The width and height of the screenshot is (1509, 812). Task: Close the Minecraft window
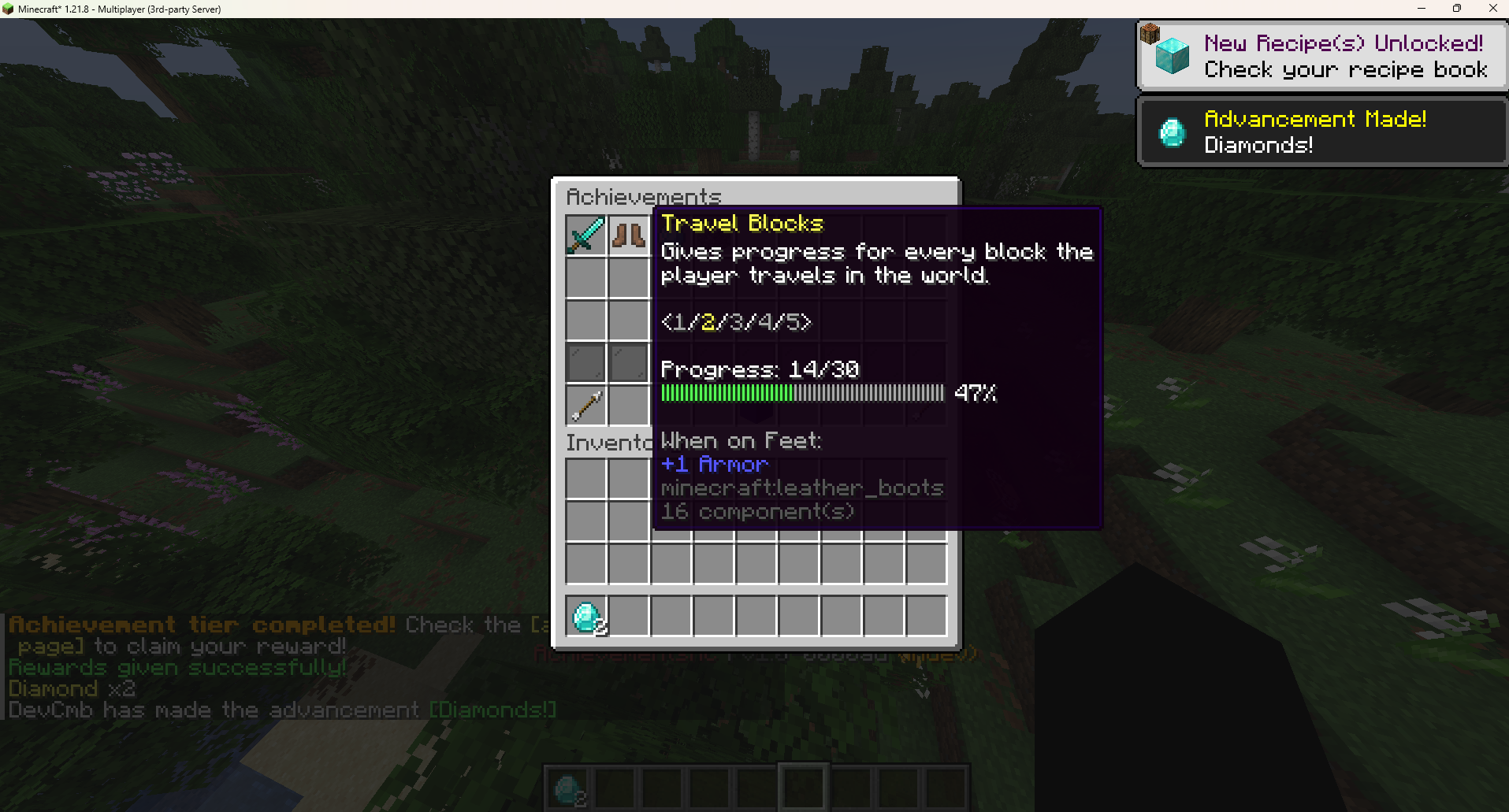click(1492, 9)
